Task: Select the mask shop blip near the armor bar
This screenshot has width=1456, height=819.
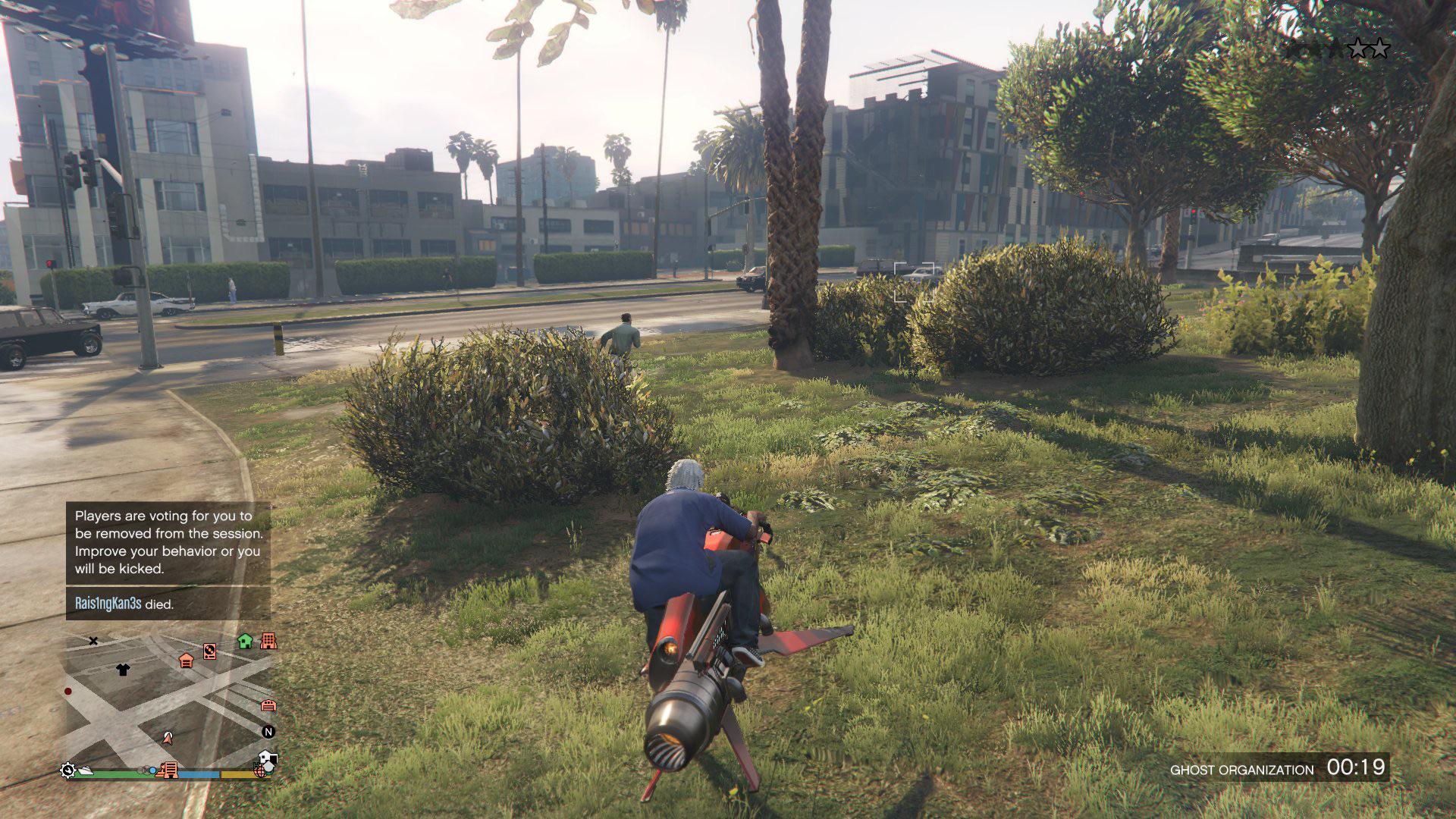Action: click(266, 758)
